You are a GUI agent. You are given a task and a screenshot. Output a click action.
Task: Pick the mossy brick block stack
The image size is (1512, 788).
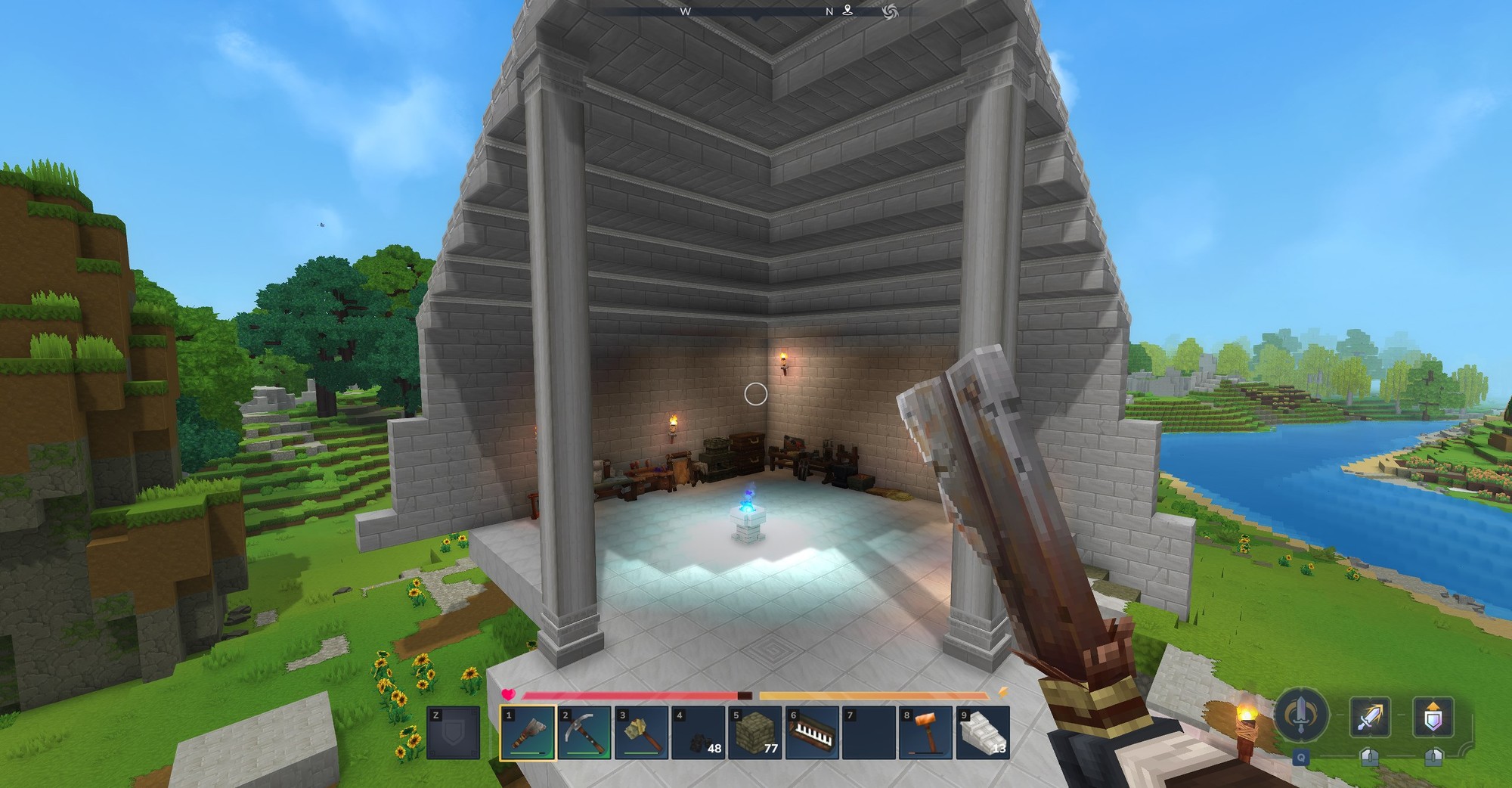[x=755, y=733]
